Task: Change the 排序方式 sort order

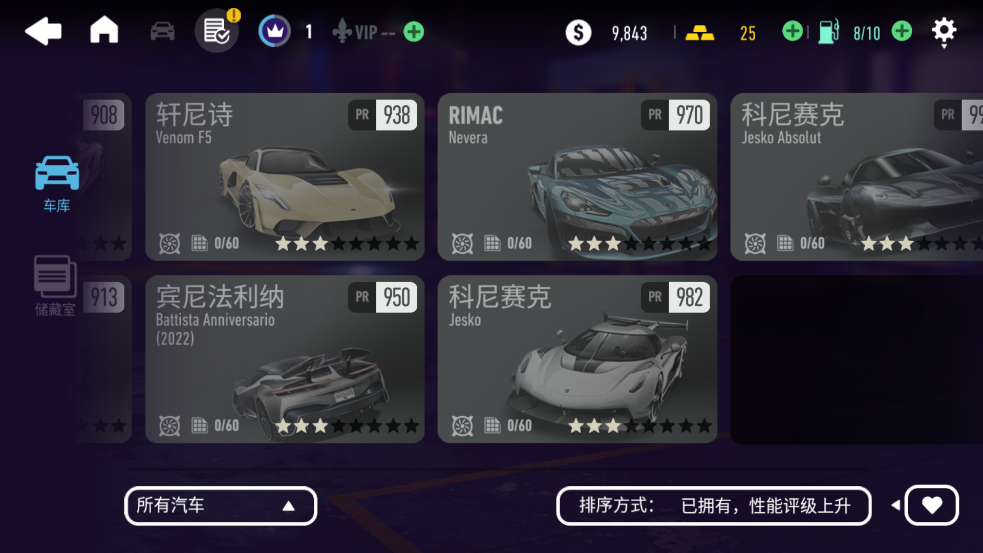Action: (715, 506)
